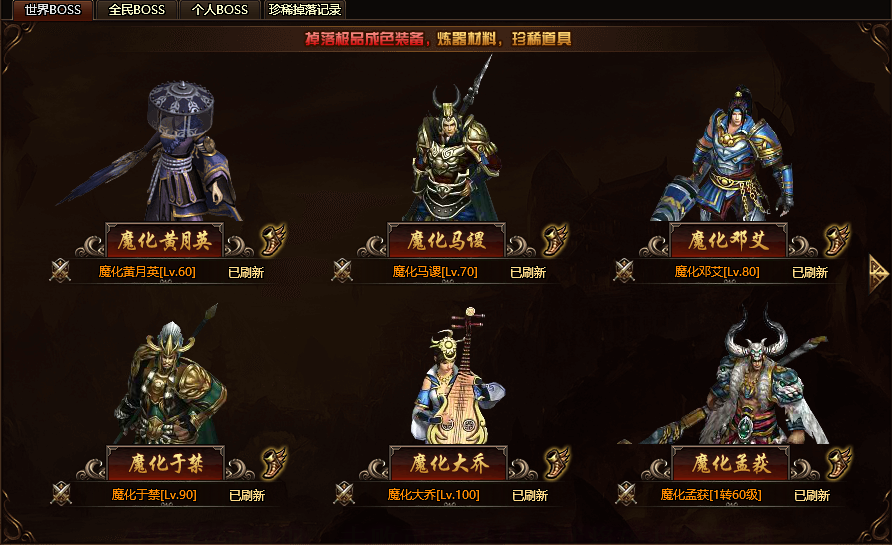The height and width of the screenshot is (545, 892).
Task: Click crossed swords icon beside 魔化邓艾[Lv.80]
Action: click(626, 270)
